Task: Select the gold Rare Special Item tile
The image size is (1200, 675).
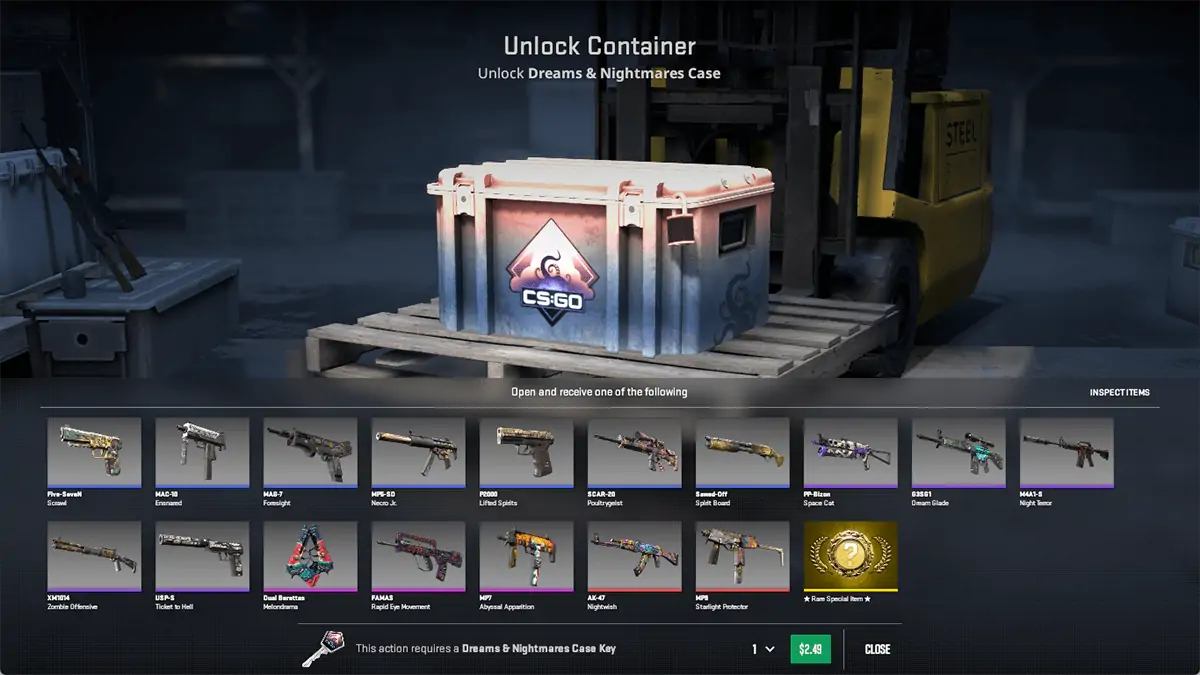Action: (x=850, y=556)
